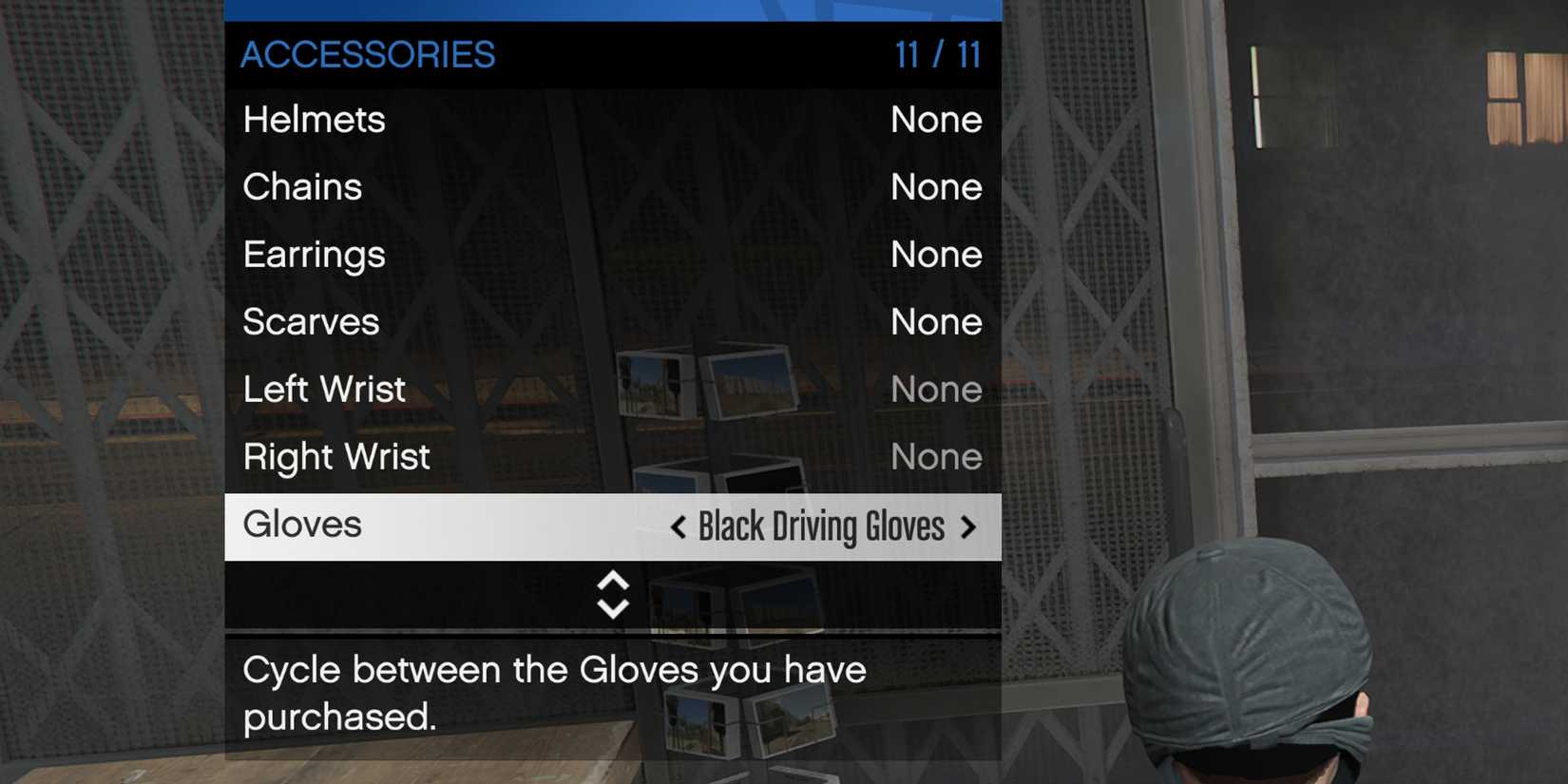Click the purchased gloves cycle hint text
Image resolution: width=1568 pixels, height=784 pixels.
(554, 693)
